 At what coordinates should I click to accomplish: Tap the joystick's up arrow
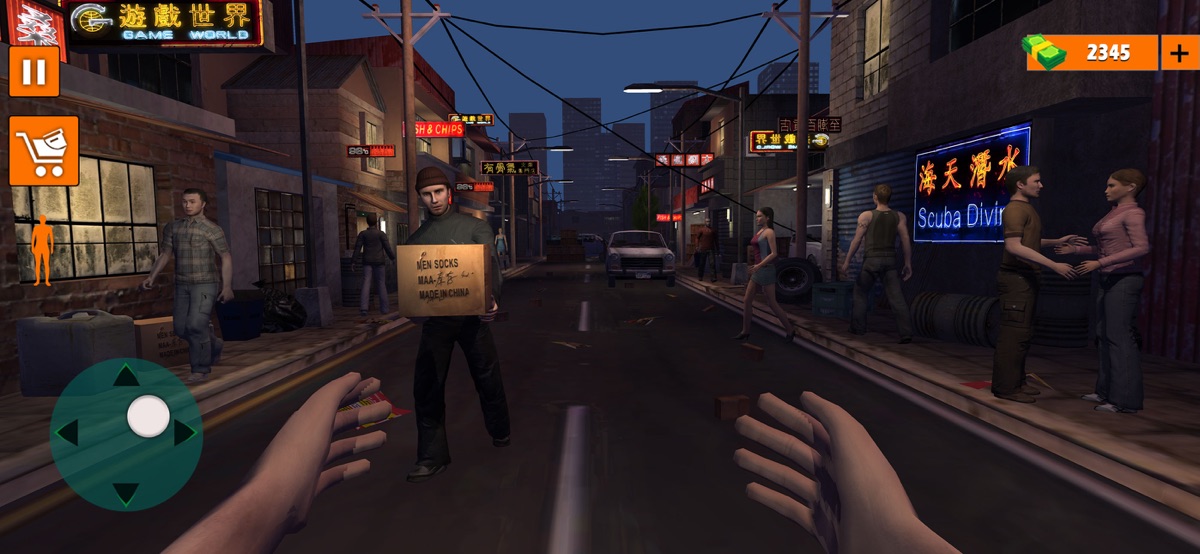tap(125, 376)
